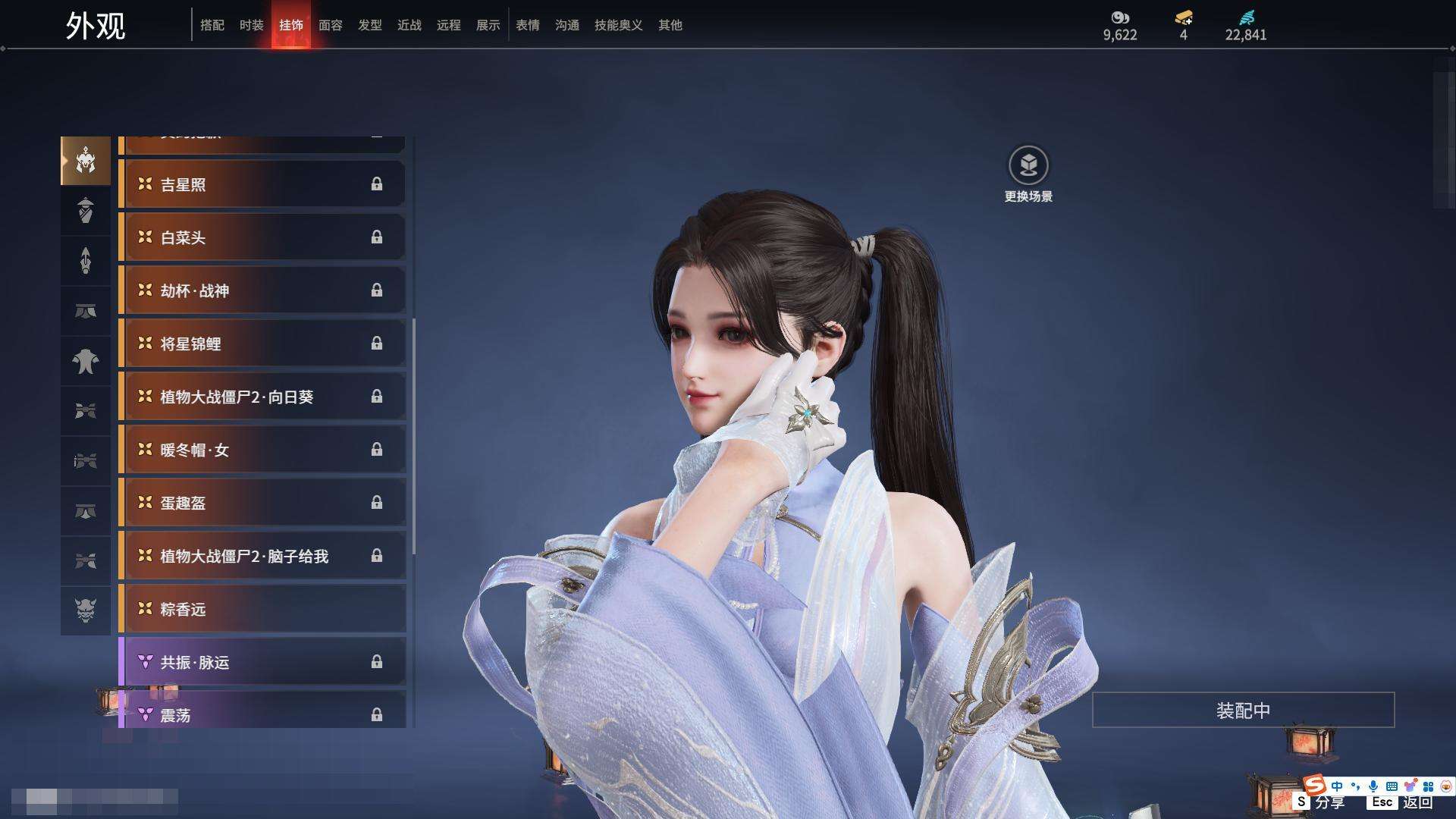Open the 表情 tab

coord(527,25)
